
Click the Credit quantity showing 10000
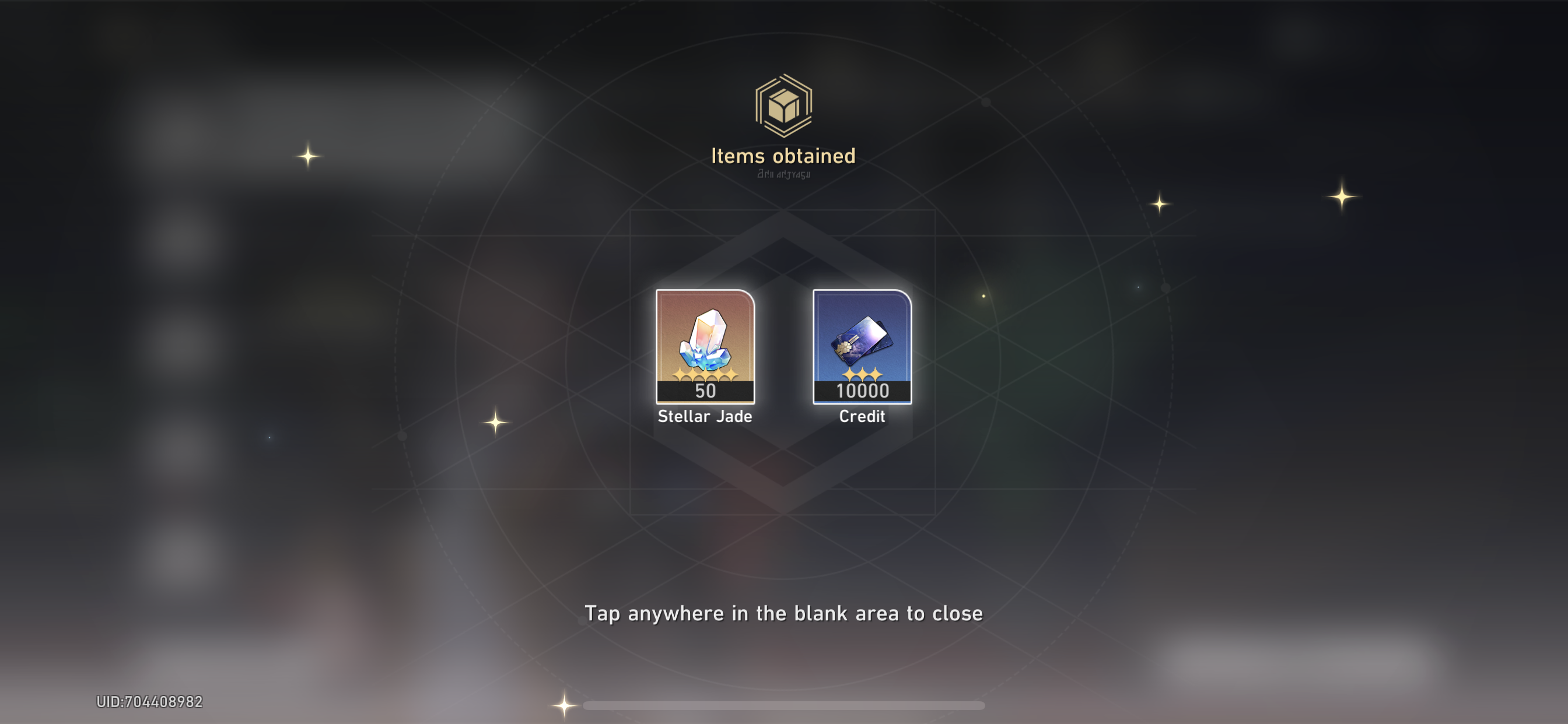(x=862, y=392)
